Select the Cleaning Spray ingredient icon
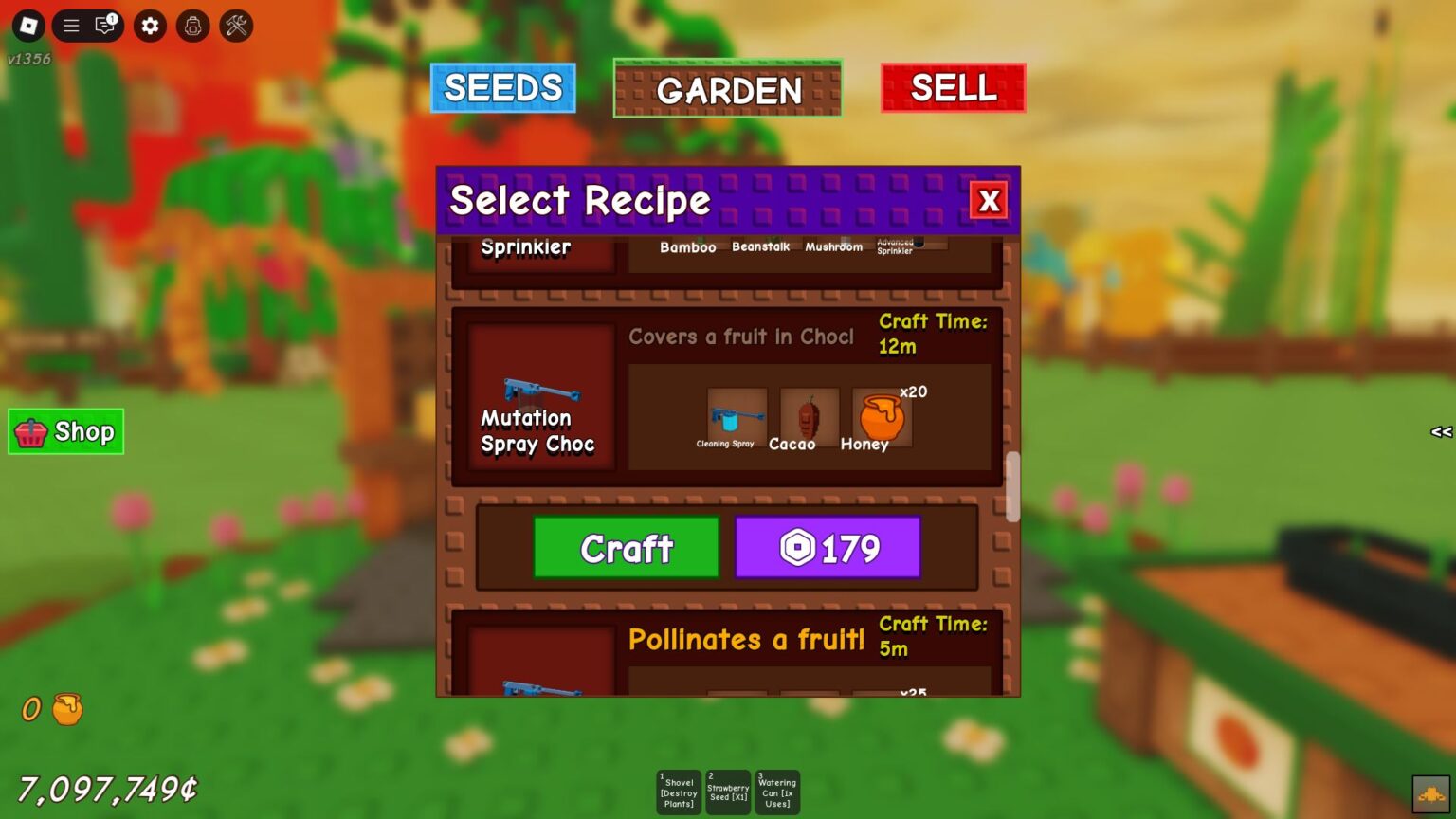Screen dimensions: 1456x819 pos(737,415)
